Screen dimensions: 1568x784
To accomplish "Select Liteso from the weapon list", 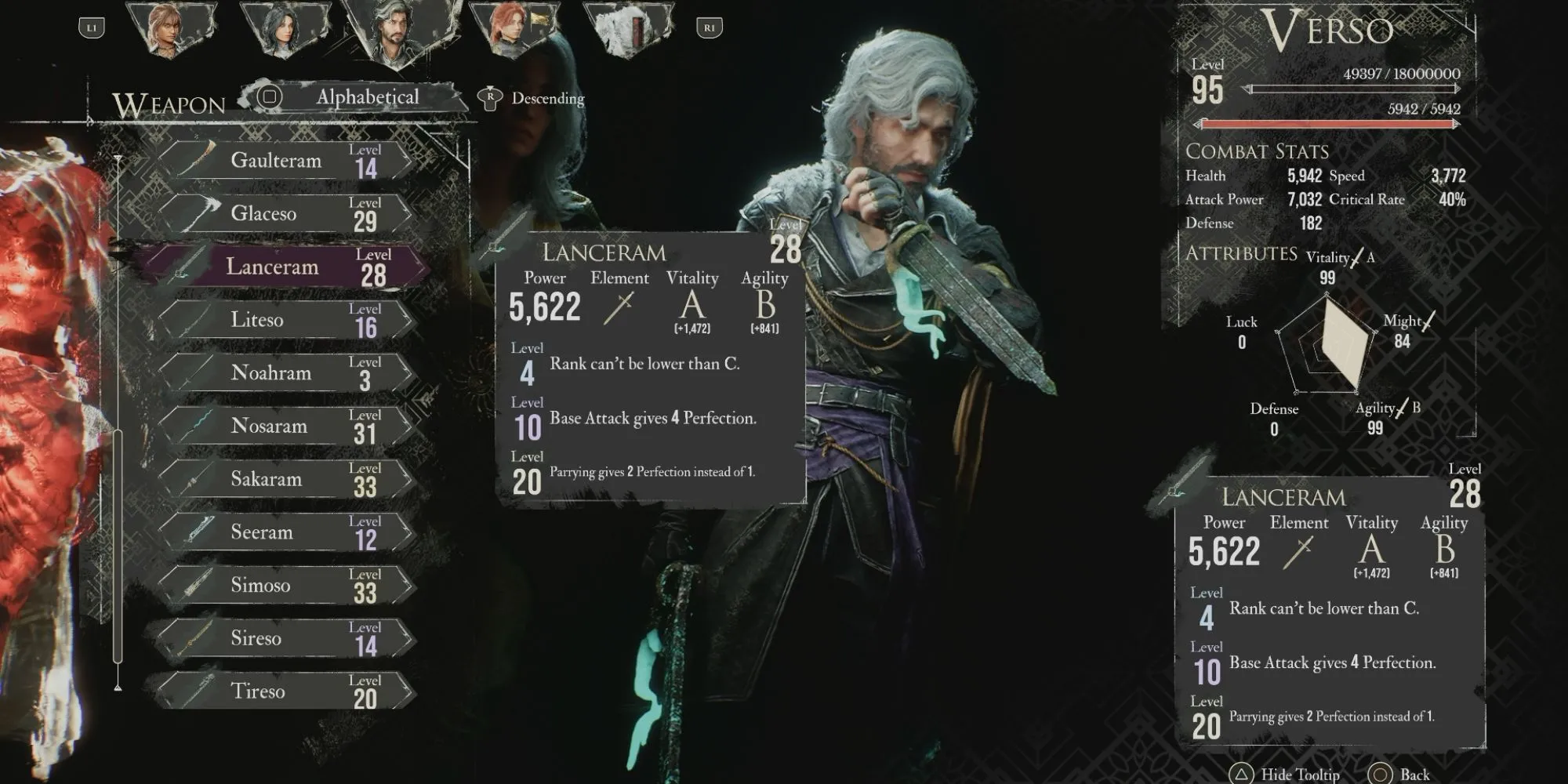I will pos(286,320).
